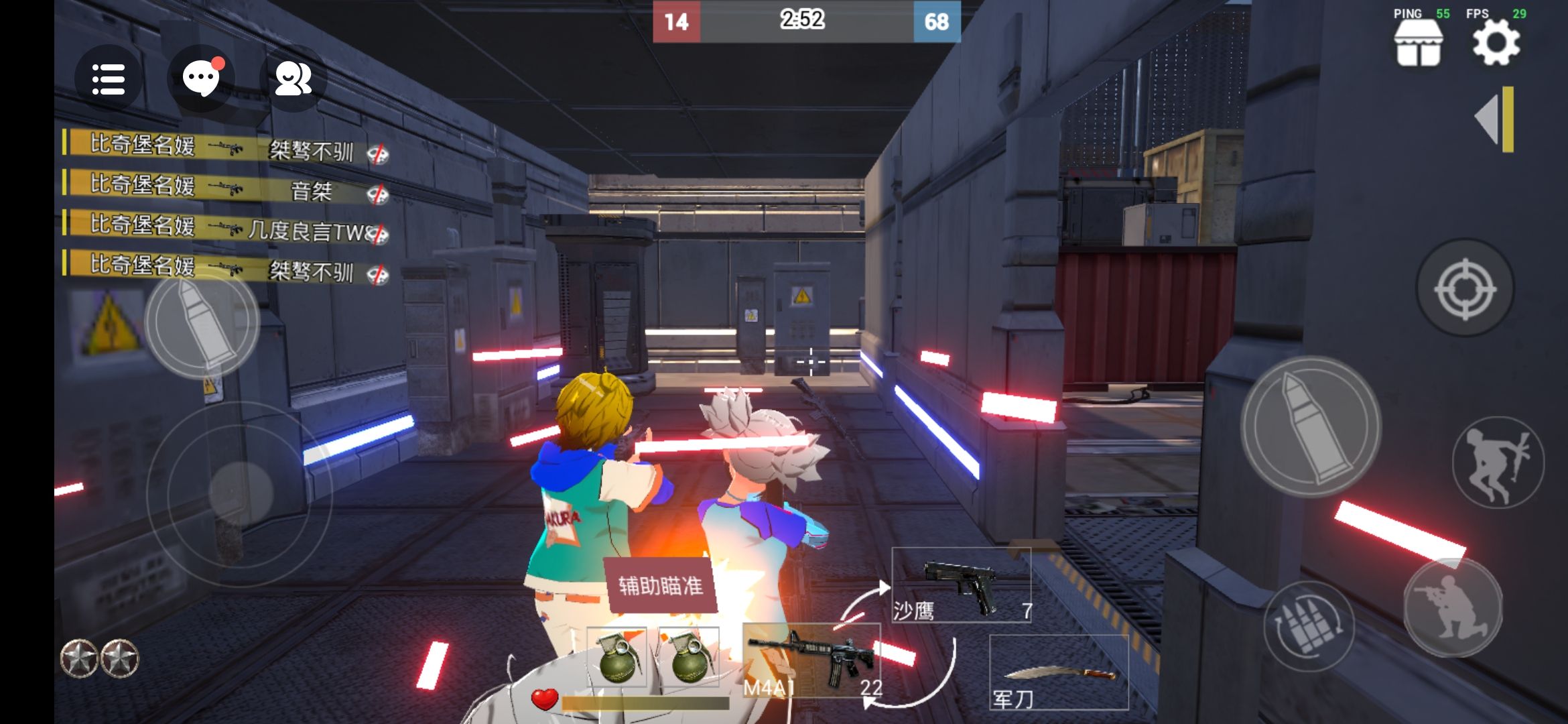
Task: Open the in-game shop icon
Action: click(1417, 44)
